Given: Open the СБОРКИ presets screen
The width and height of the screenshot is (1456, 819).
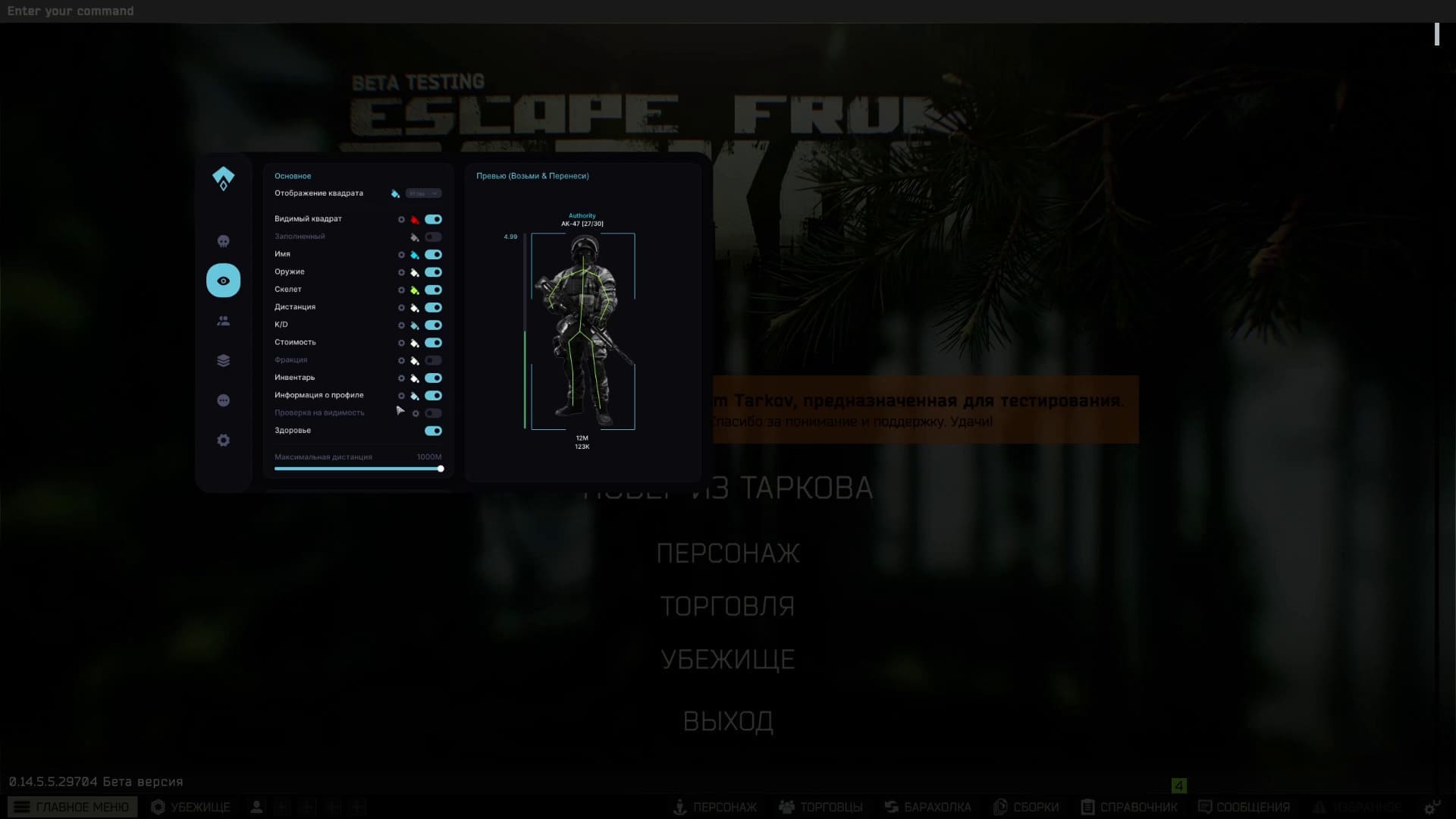Looking at the screenshot, I should click(1027, 807).
